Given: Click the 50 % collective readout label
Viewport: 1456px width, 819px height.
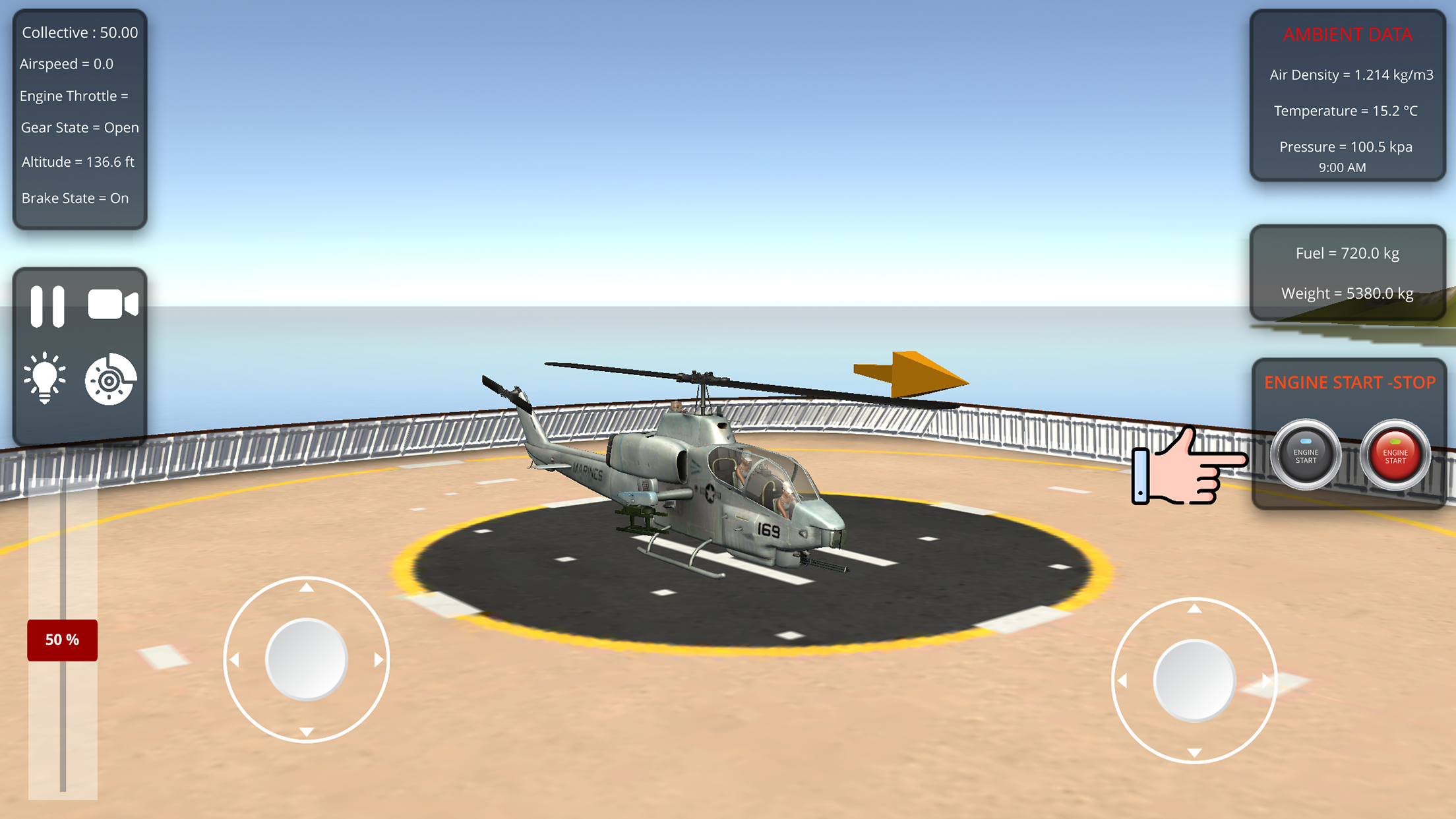Looking at the screenshot, I should click(61, 638).
